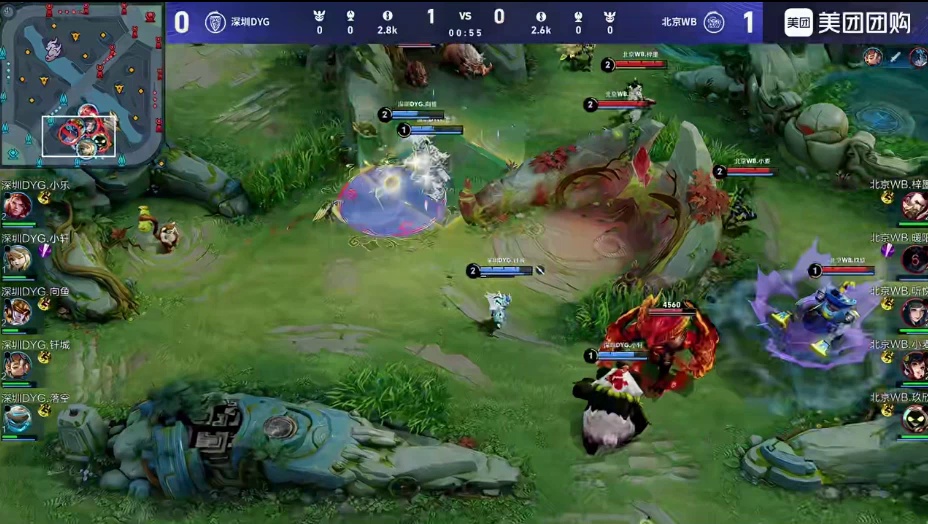Viewport: 928px width, 524px height.
Task: Select 北京WB.梓墨 player portrait
Action: pyautogui.click(x=914, y=207)
